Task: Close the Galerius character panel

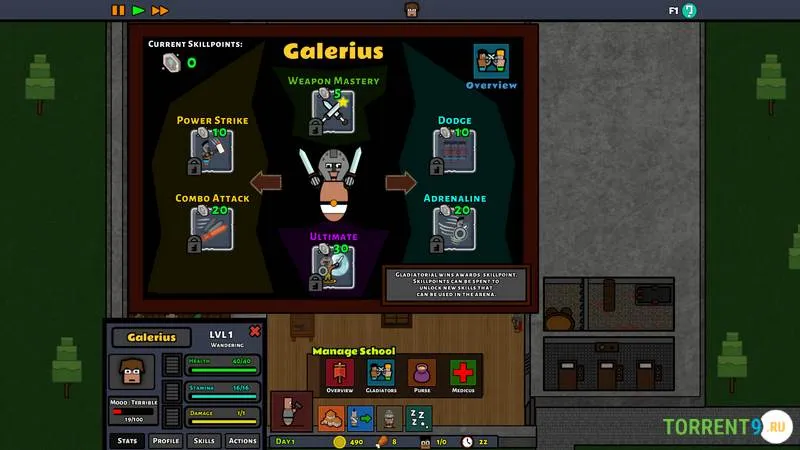Action: (255, 331)
